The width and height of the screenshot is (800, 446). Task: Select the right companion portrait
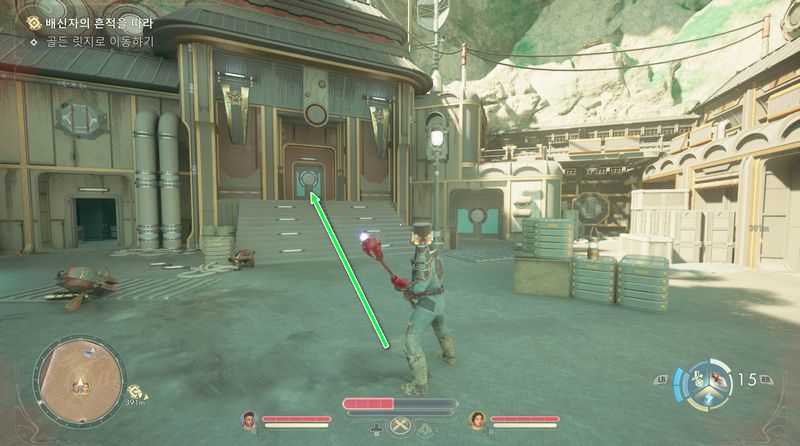click(x=477, y=420)
